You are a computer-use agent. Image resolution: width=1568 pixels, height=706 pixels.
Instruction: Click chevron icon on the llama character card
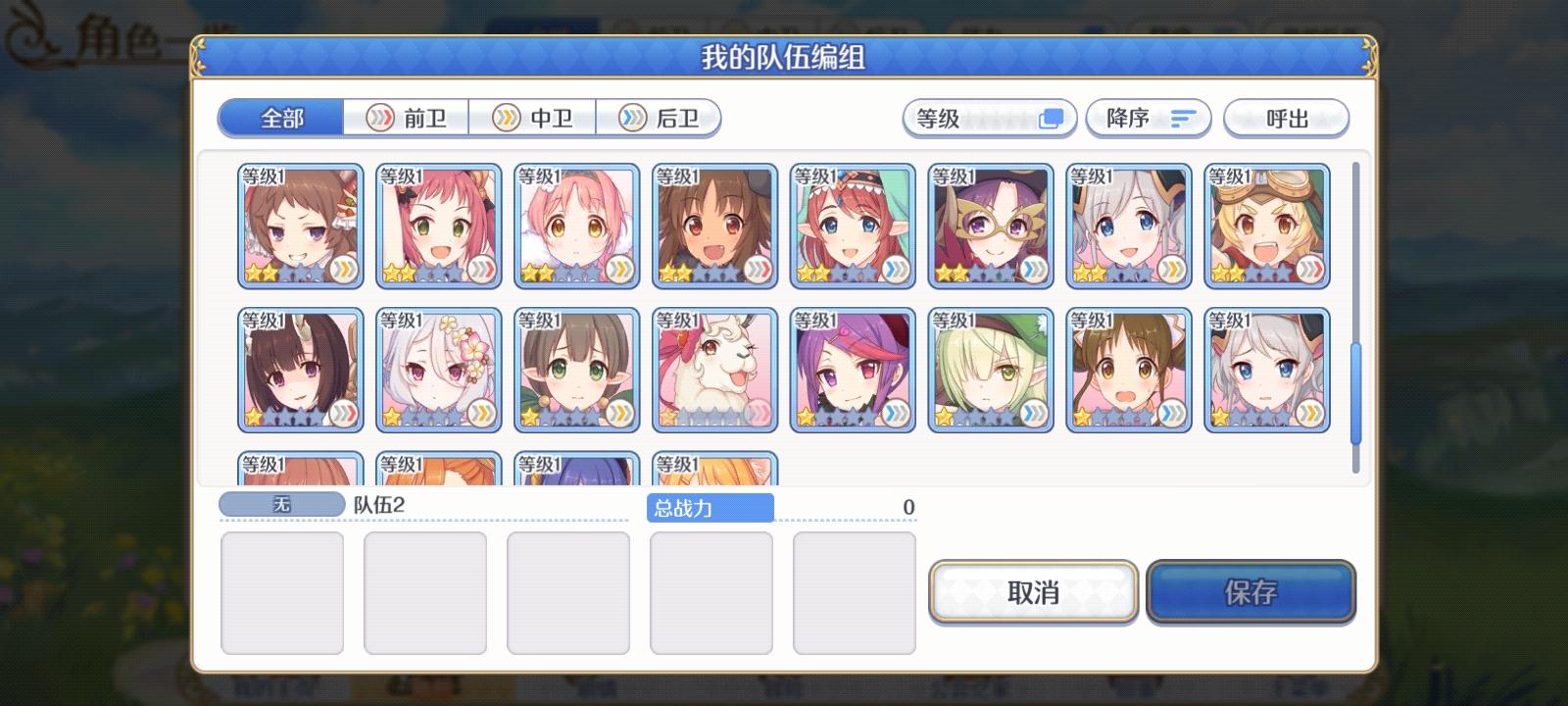click(x=759, y=410)
